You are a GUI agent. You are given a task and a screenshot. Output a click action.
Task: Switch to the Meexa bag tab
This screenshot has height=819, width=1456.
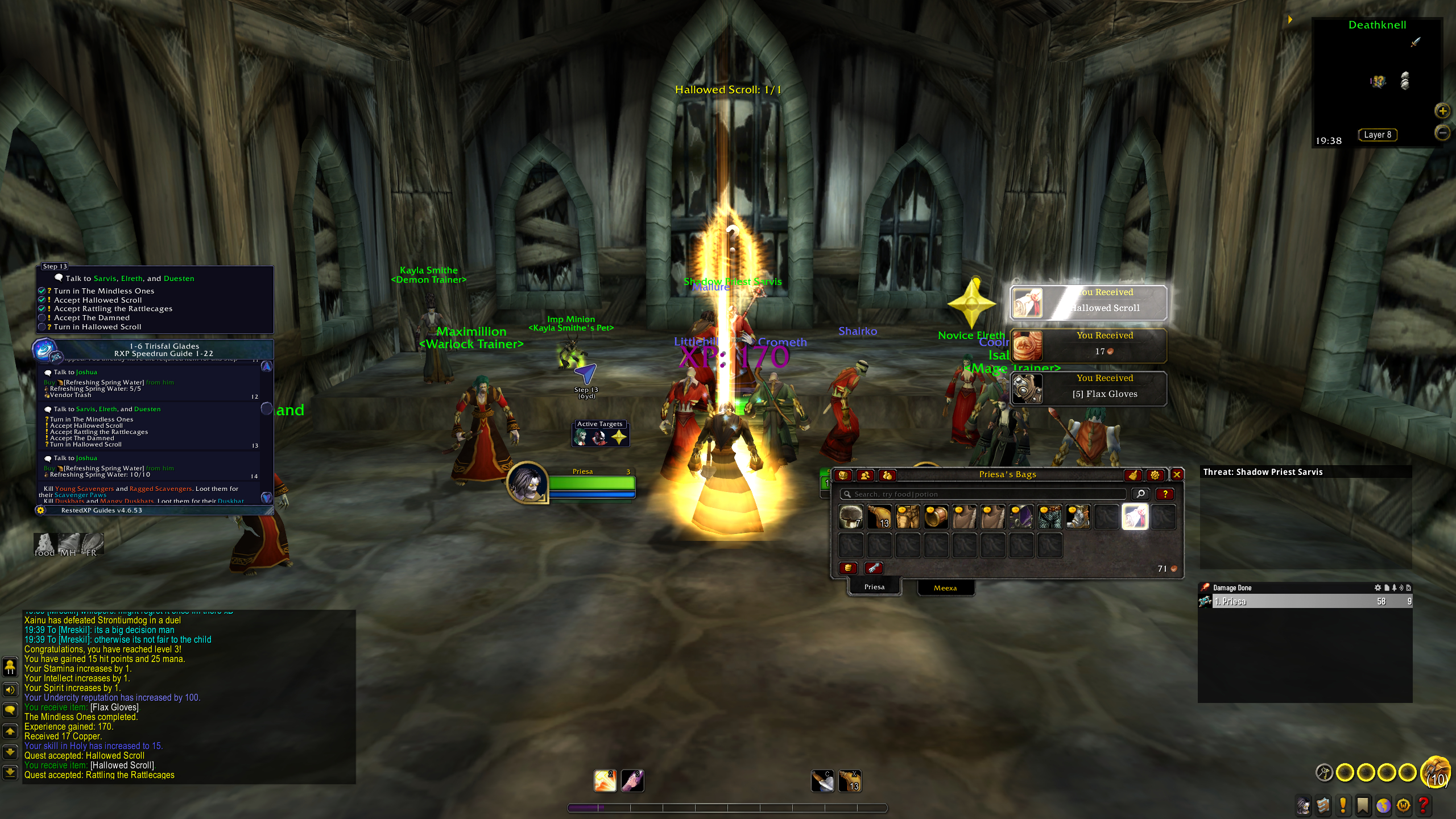[945, 588]
